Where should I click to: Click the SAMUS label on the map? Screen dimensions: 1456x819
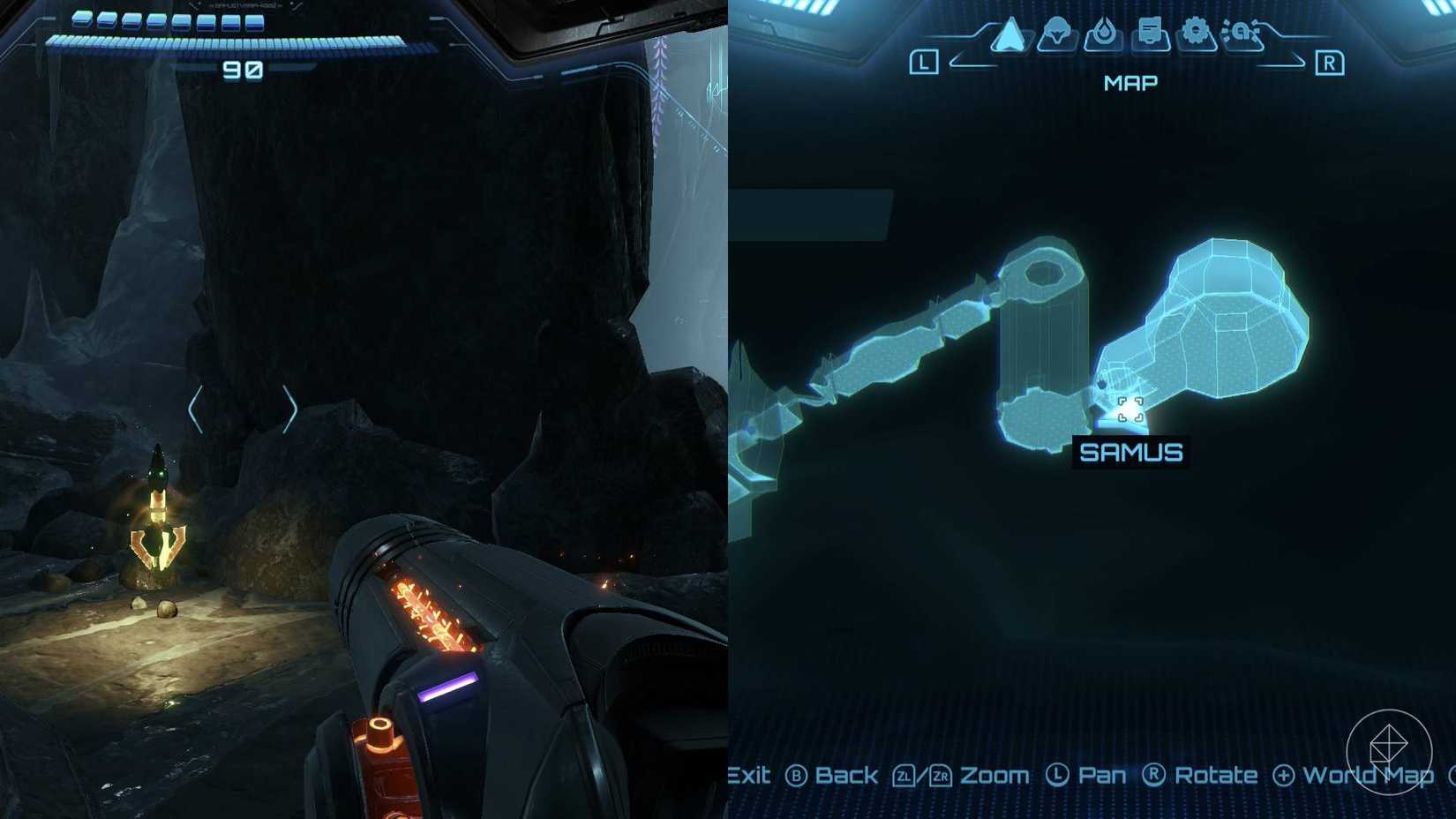(1132, 450)
